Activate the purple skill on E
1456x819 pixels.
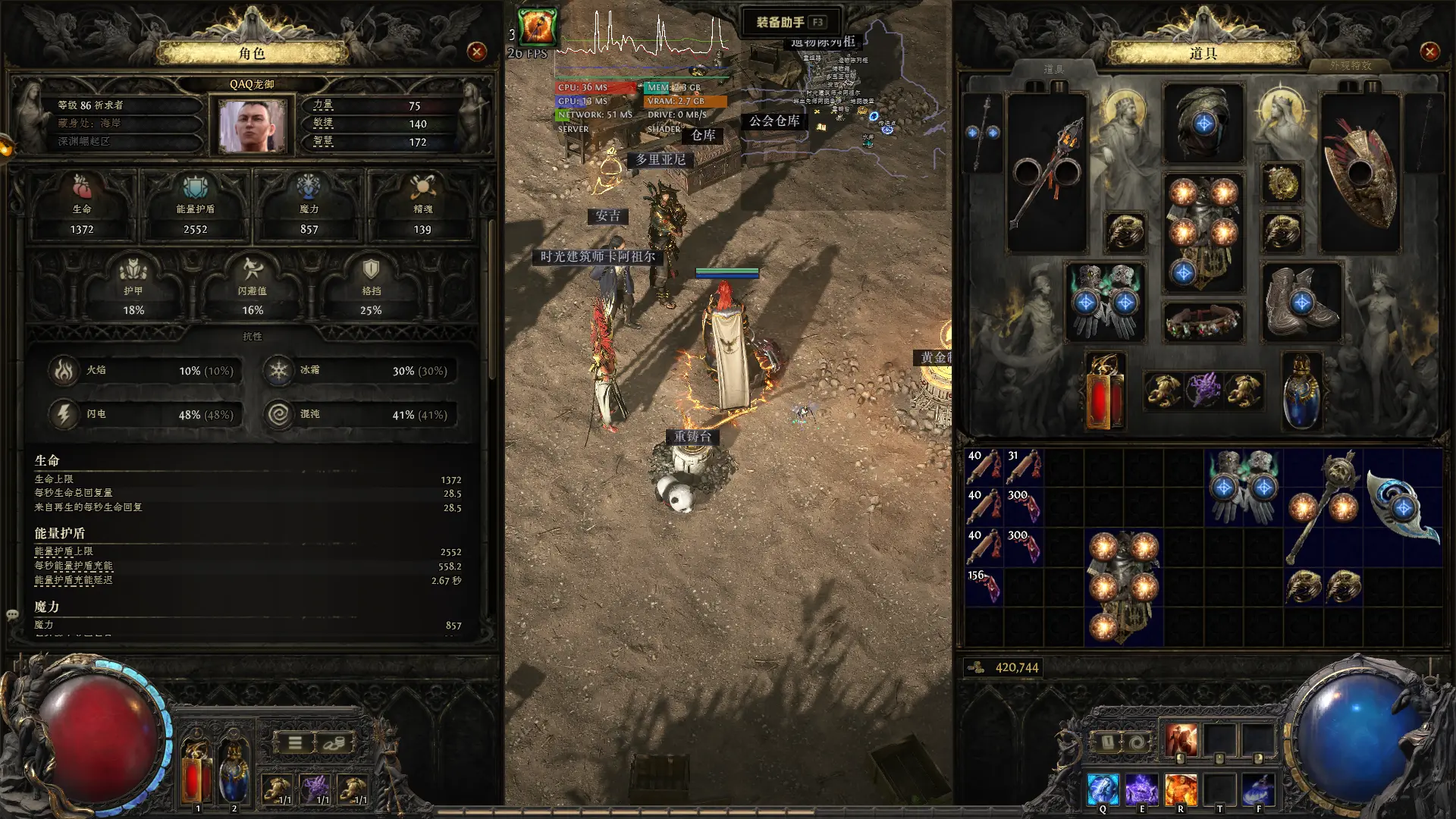click(1141, 789)
